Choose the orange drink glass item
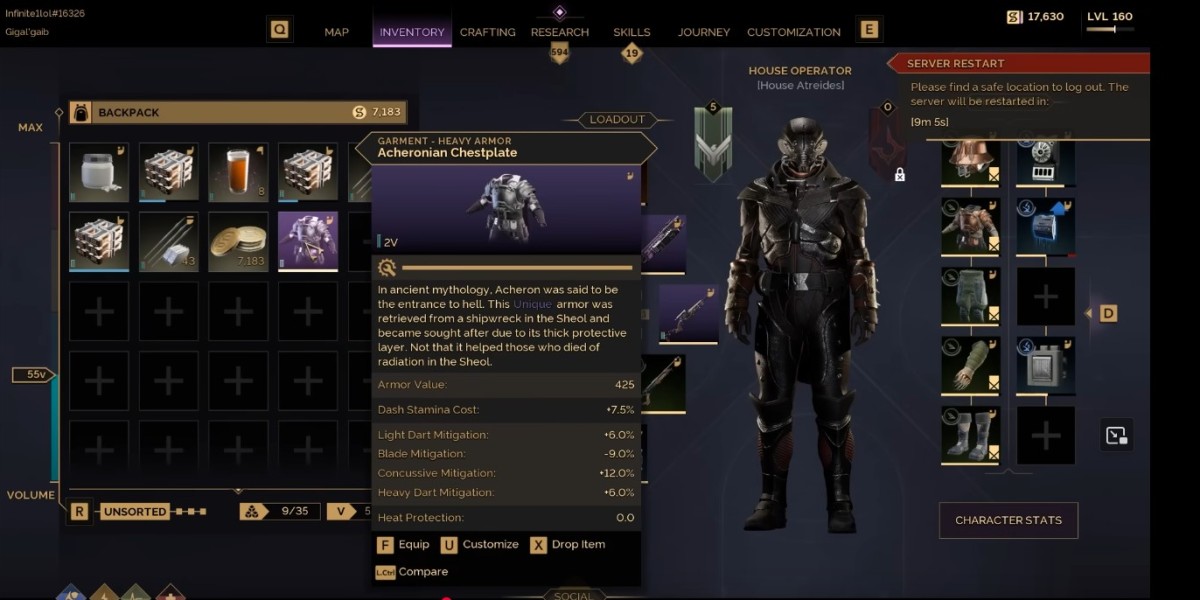Screen dimensions: 1200x600 (x=238, y=172)
